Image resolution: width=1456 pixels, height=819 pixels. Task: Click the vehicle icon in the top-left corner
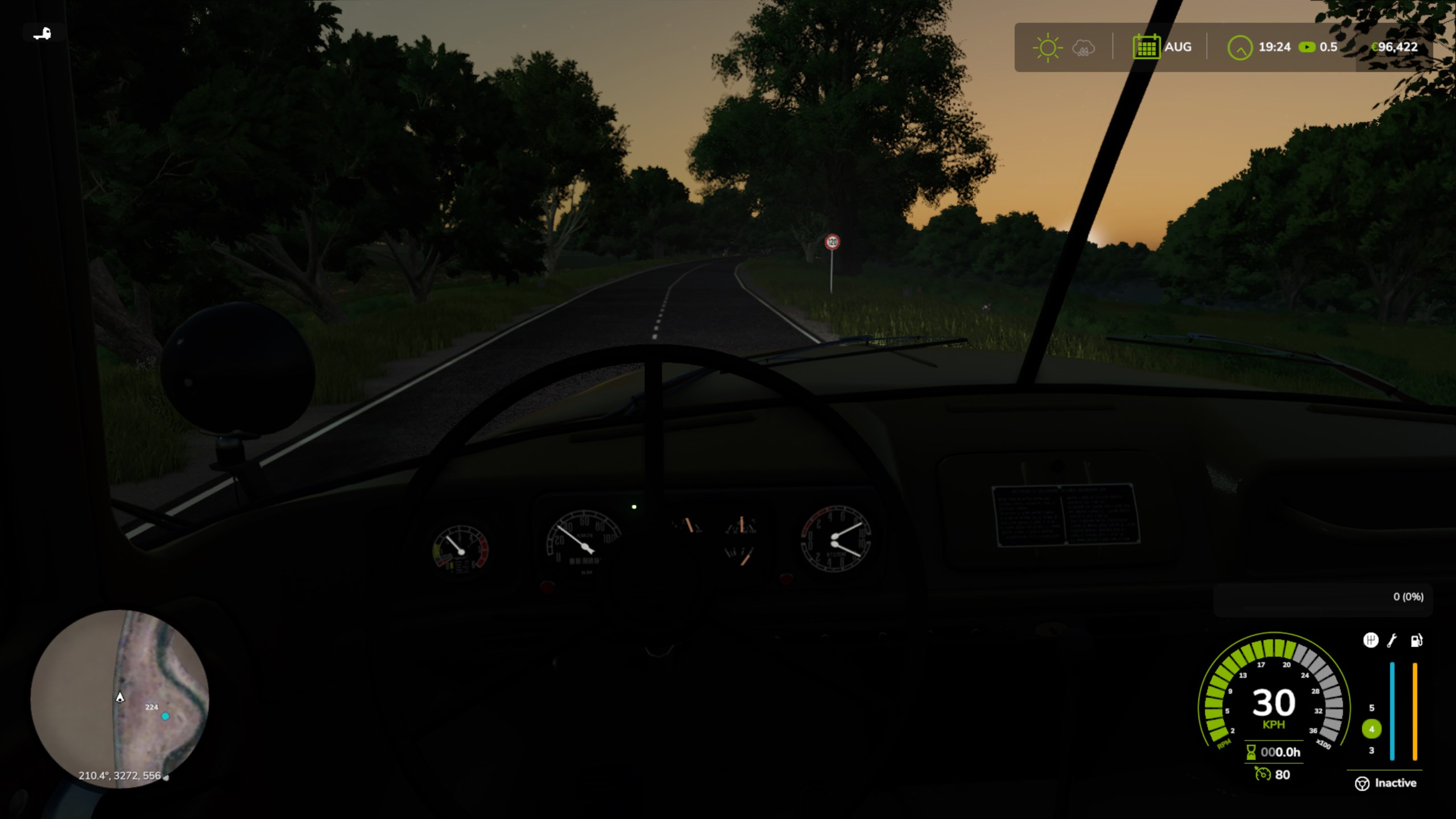pos(42,34)
